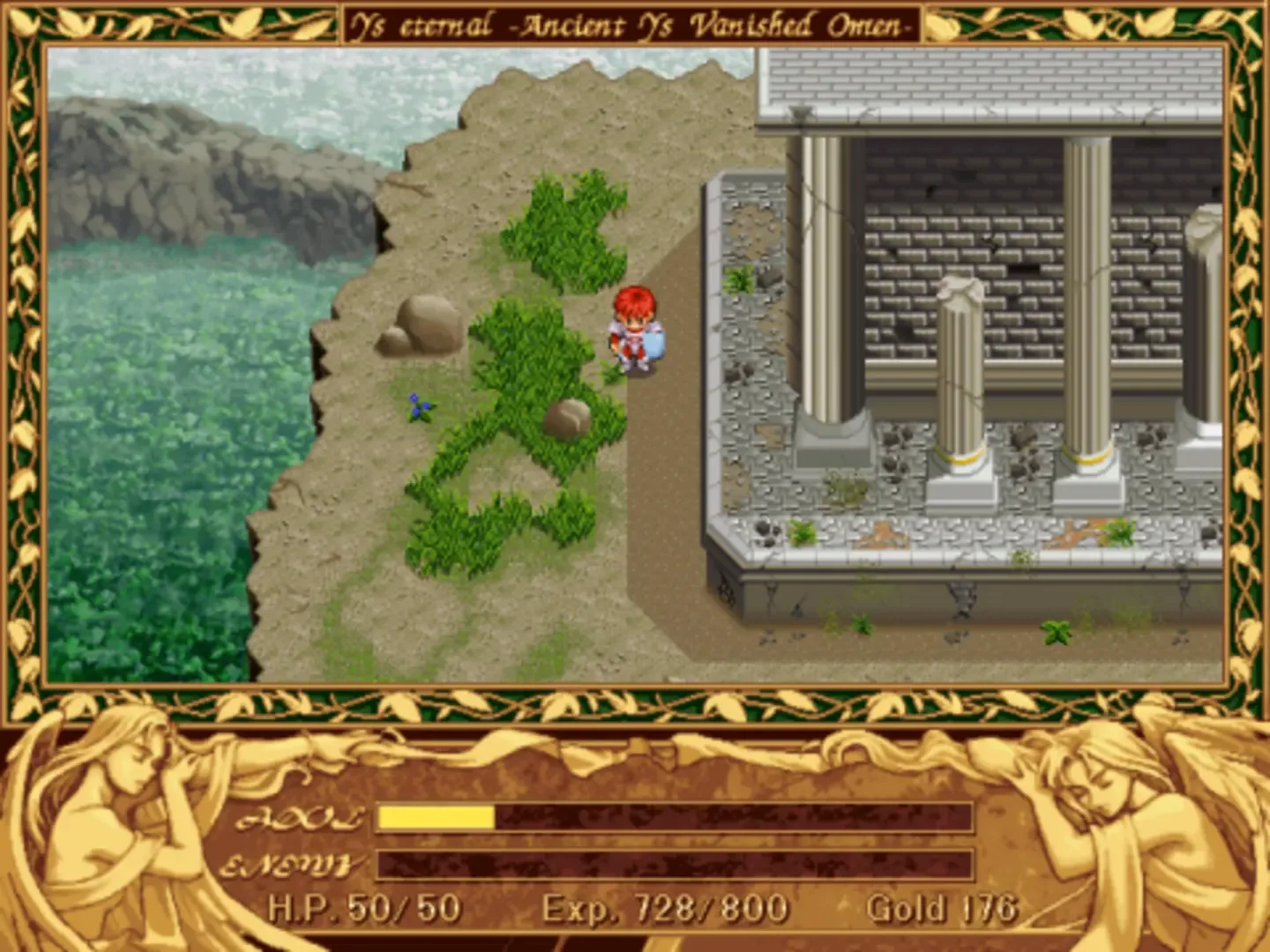Select the smaller rock beside the grass patch

[569, 420]
